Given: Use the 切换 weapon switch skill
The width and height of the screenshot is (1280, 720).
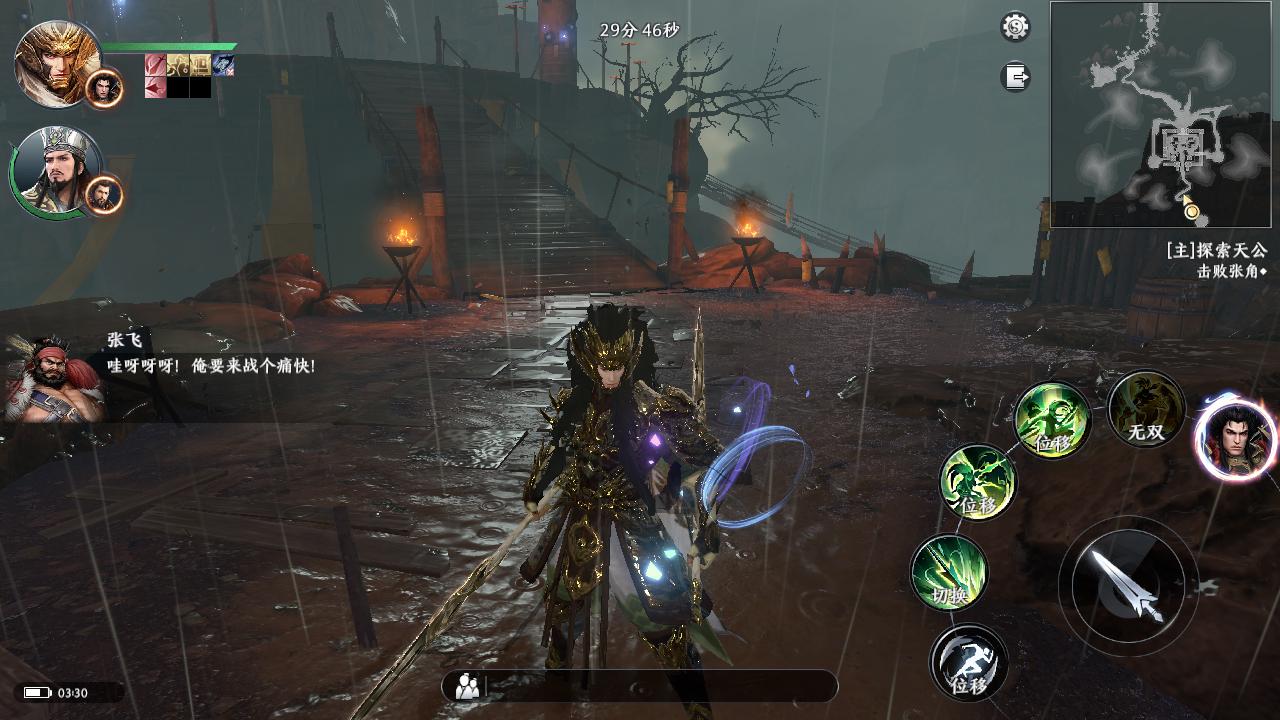Looking at the screenshot, I should (949, 572).
